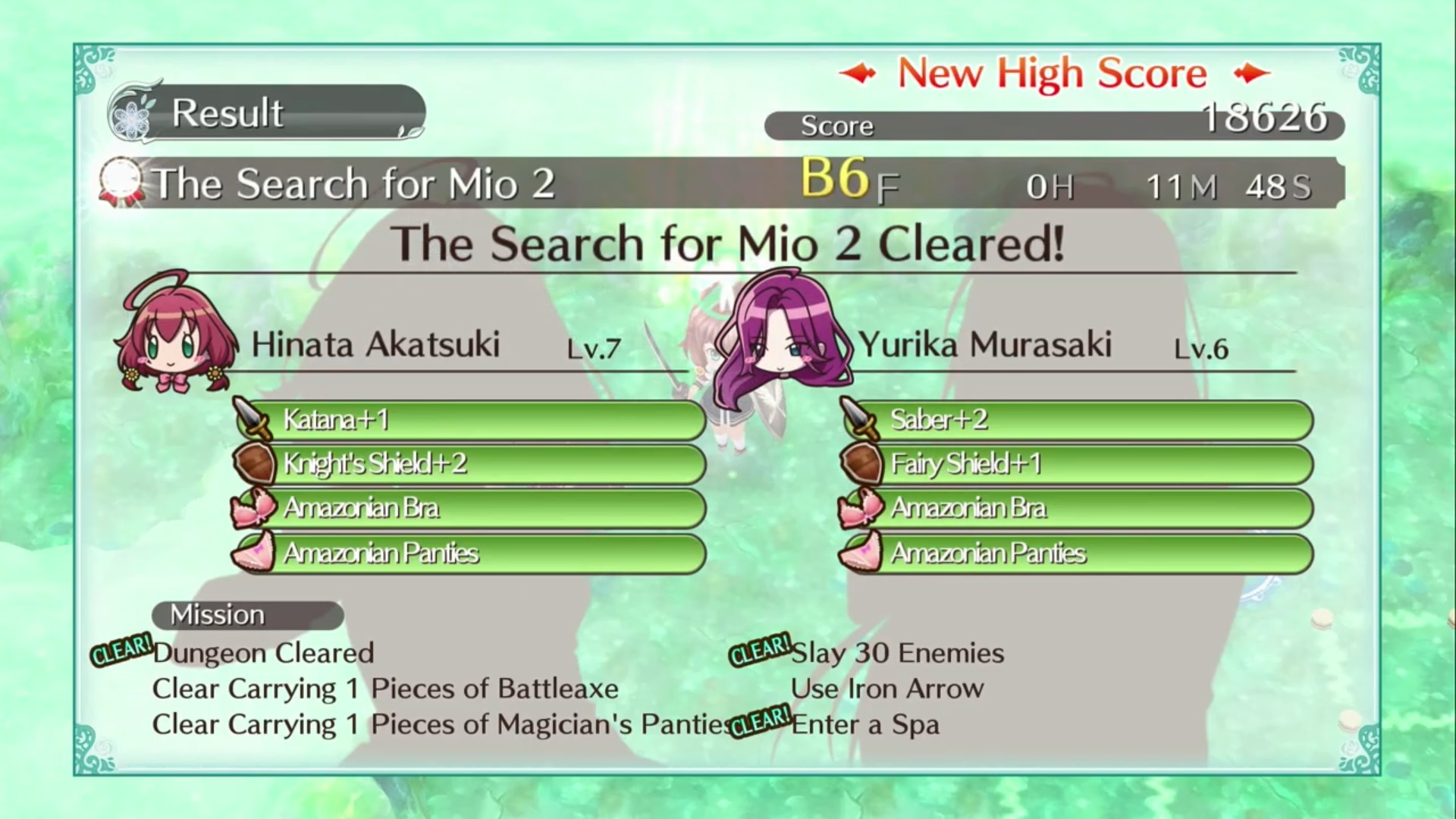Click the New High Score banner text

point(1053,72)
